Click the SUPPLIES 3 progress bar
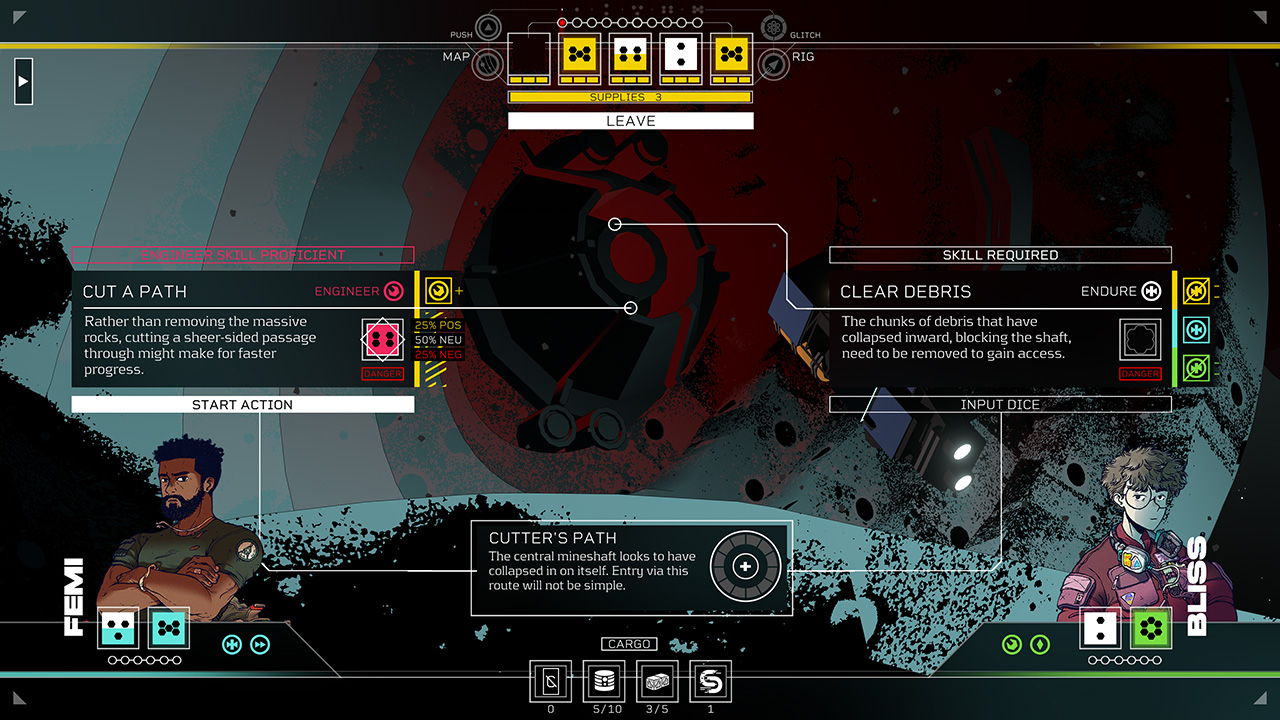1280x720 pixels. coord(629,97)
